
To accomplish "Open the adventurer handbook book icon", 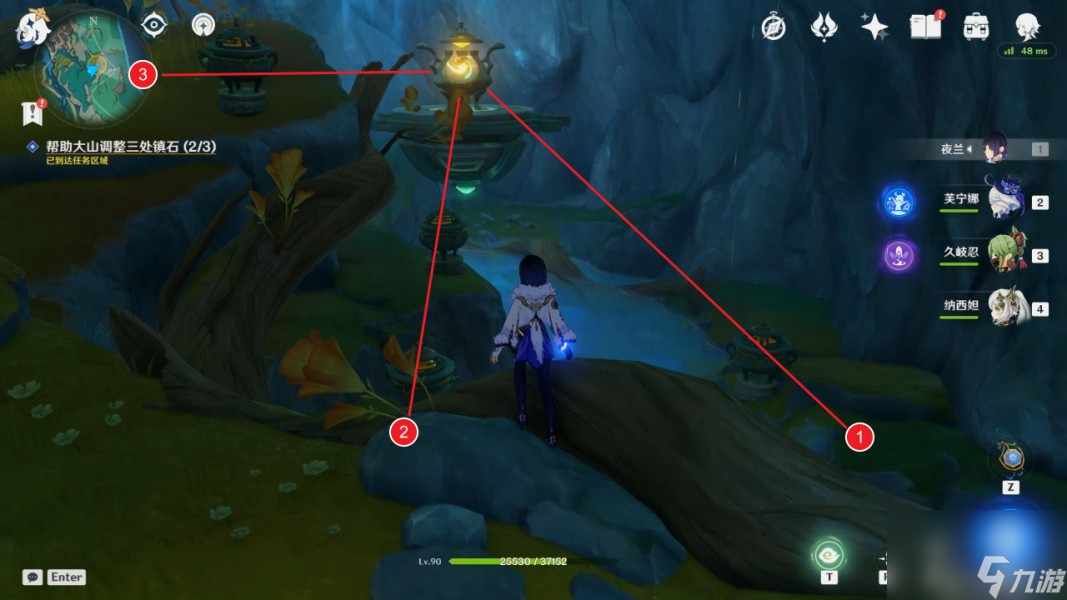I will tap(926, 27).
